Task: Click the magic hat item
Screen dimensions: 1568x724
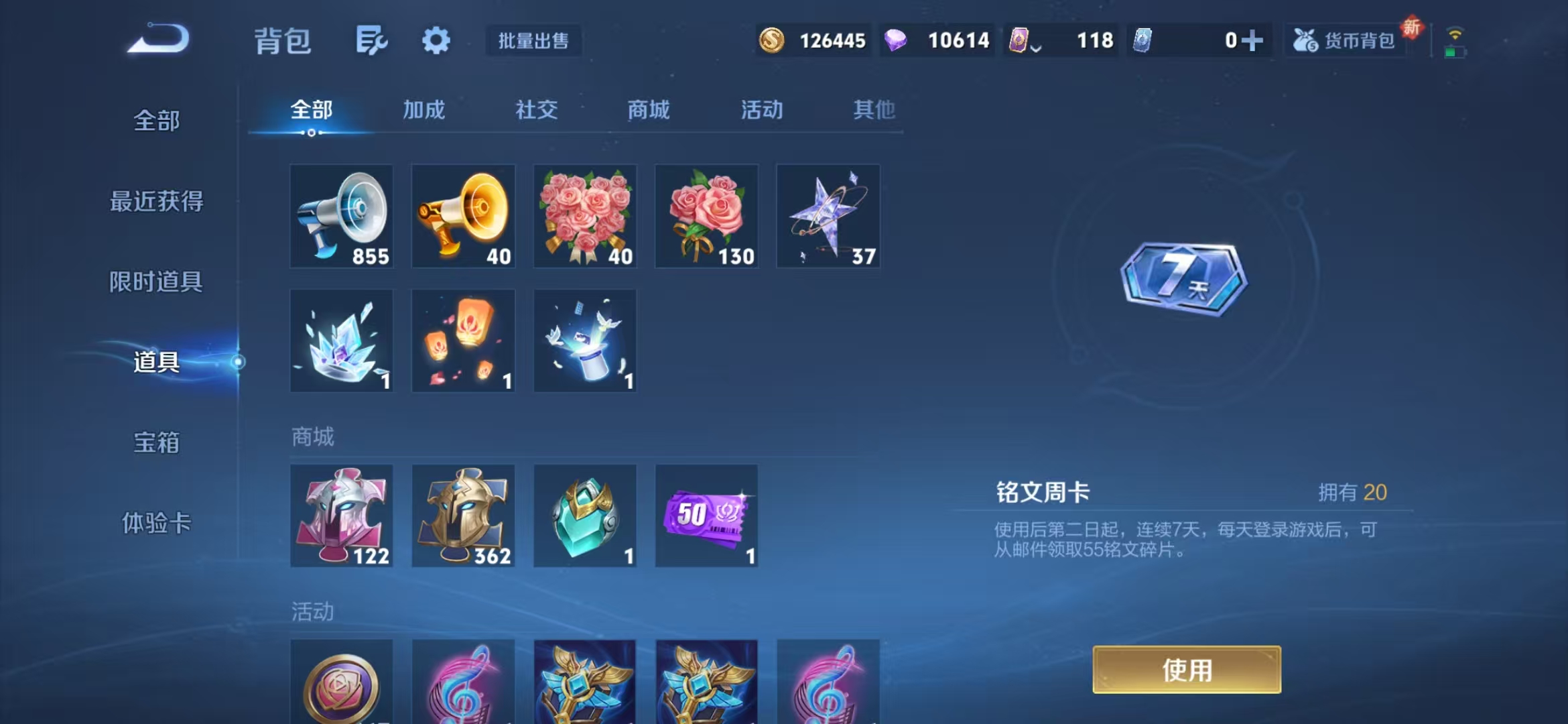Action: [584, 341]
